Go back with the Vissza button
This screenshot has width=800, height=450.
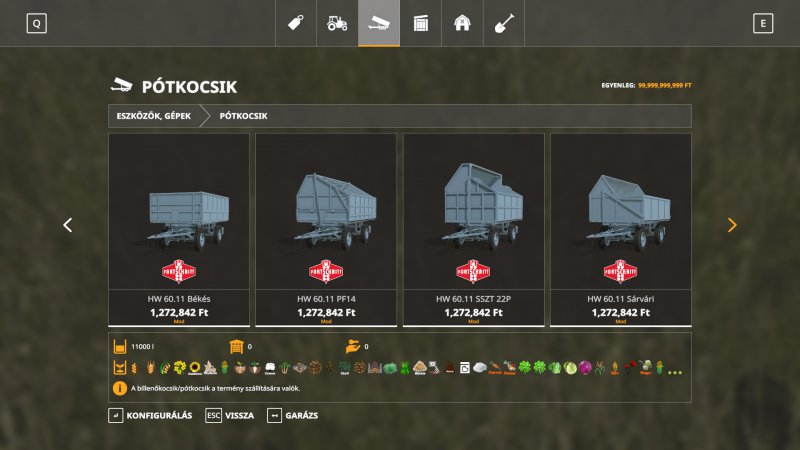[230, 415]
